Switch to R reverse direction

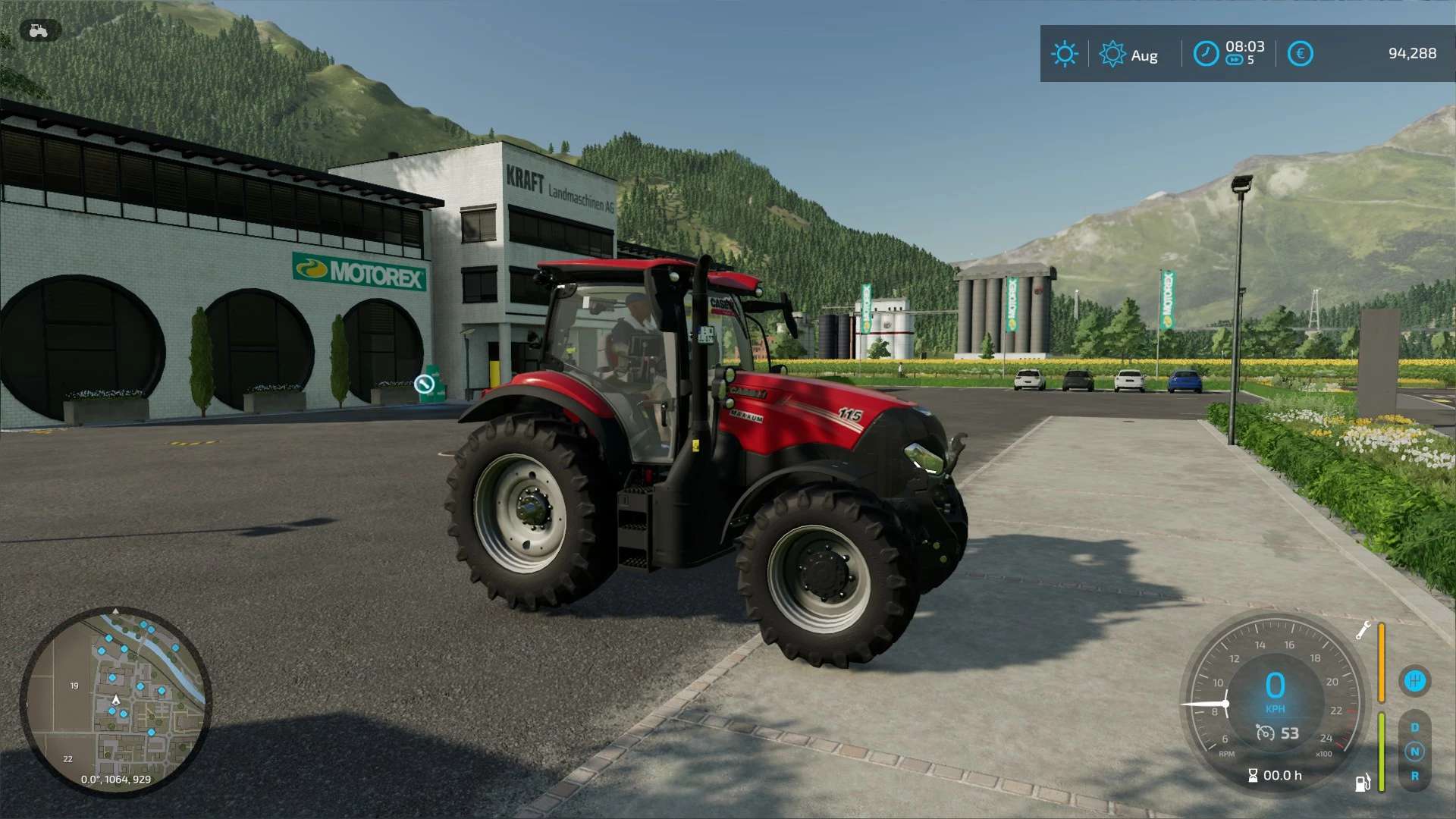(x=1414, y=776)
